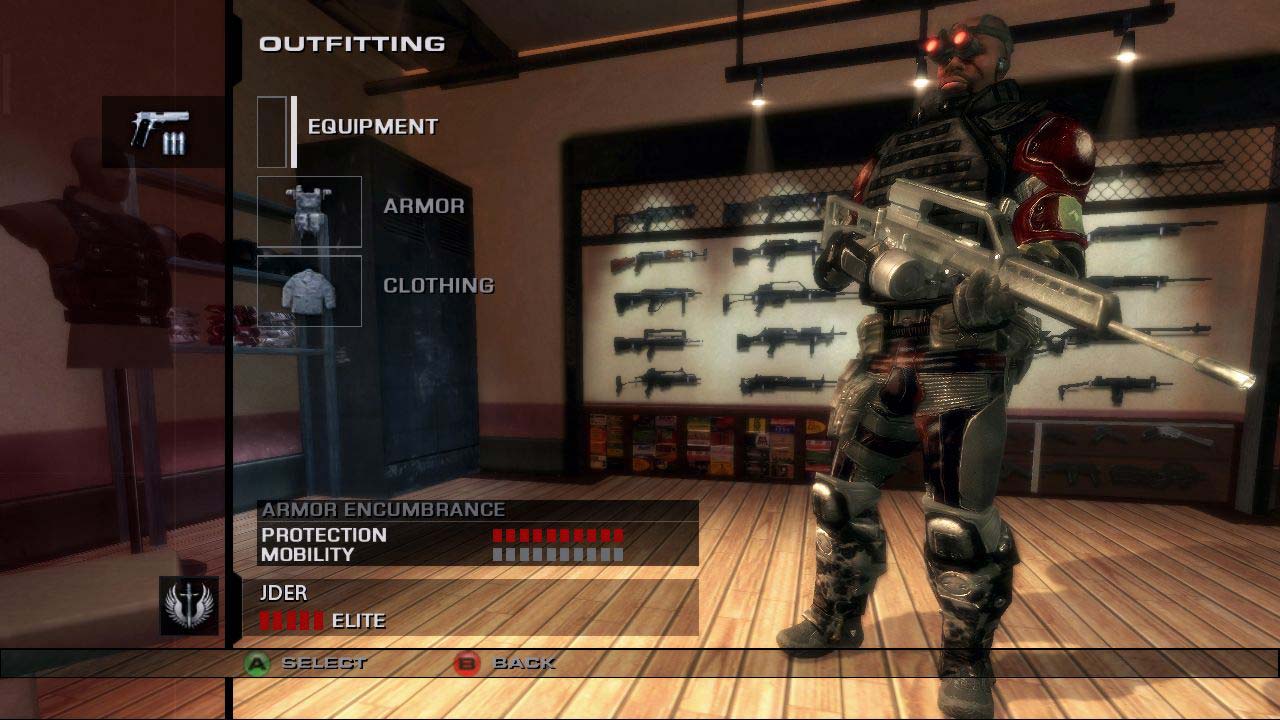Select the pistol and ammo equipment icon
Image resolution: width=1280 pixels, height=720 pixels.
coord(162,132)
